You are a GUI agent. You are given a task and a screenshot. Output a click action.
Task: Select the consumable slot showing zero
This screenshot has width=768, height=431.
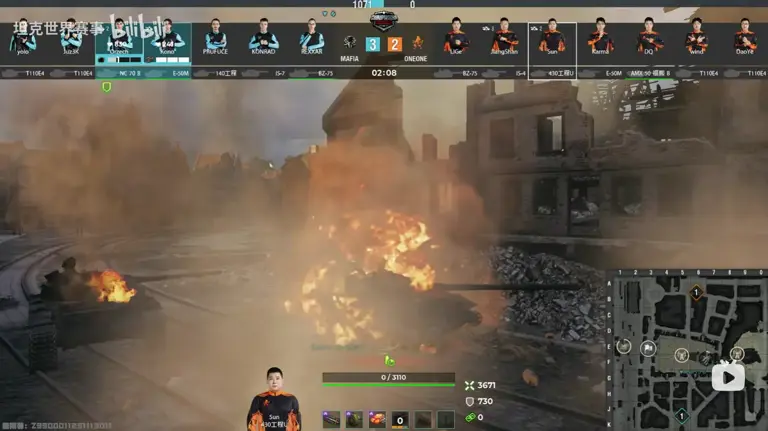point(400,419)
